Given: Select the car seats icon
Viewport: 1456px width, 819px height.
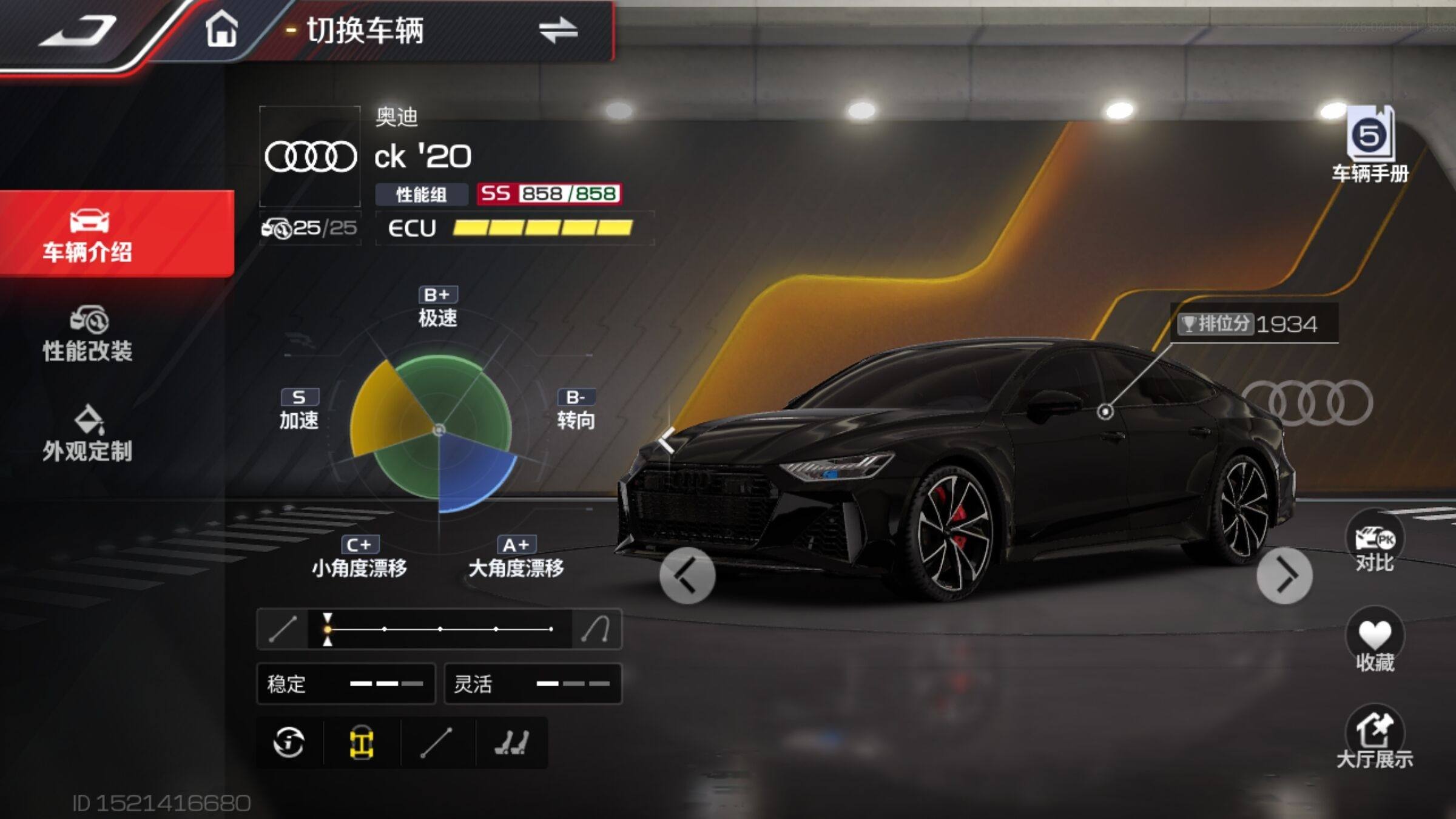Looking at the screenshot, I should 511,743.
